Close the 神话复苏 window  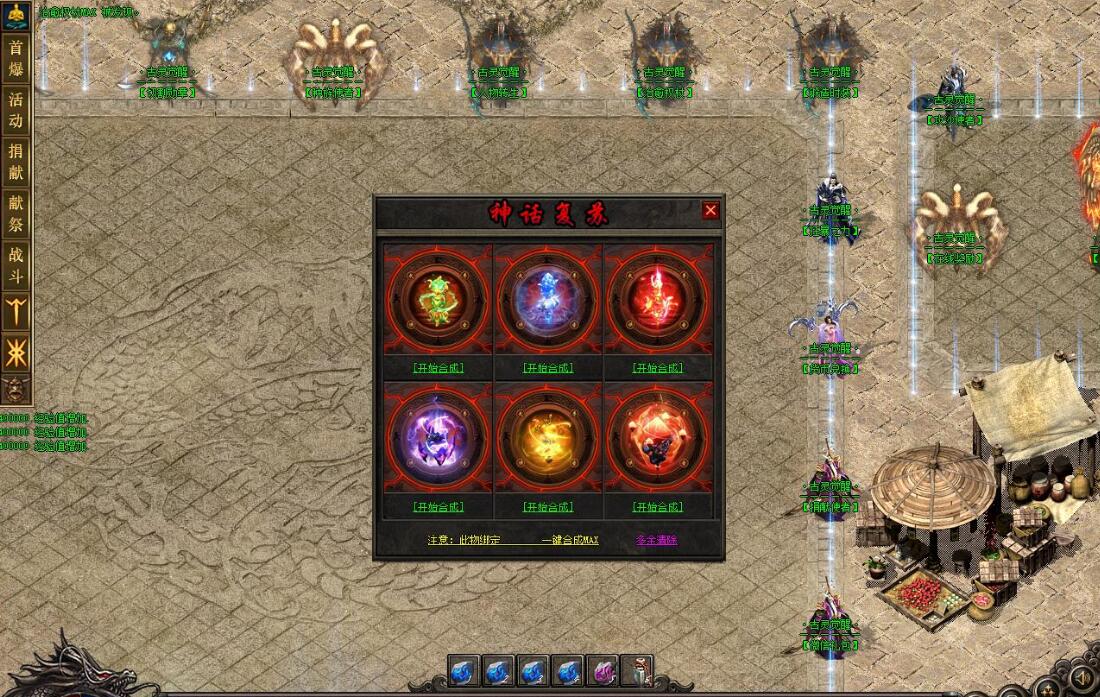click(710, 210)
